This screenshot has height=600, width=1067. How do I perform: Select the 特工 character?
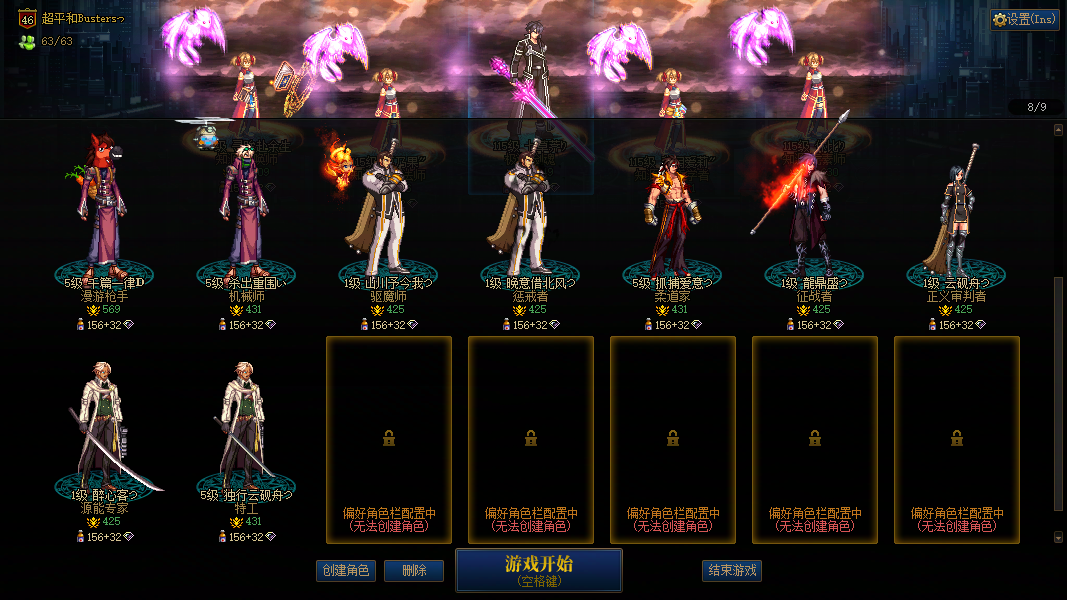click(x=246, y=430)
